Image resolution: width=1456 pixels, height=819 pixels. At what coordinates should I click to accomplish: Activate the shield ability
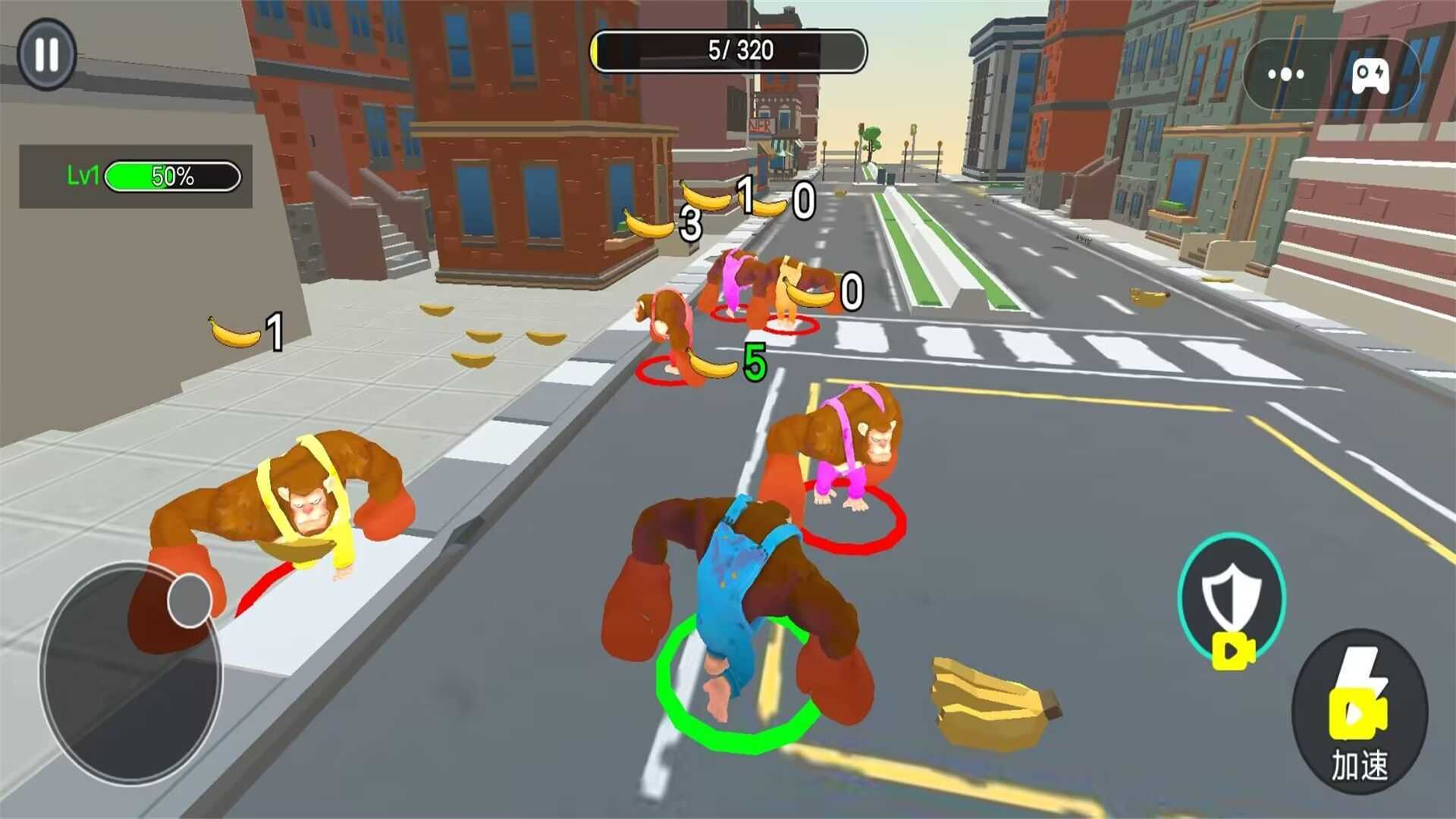click(x=1232, y=597)
